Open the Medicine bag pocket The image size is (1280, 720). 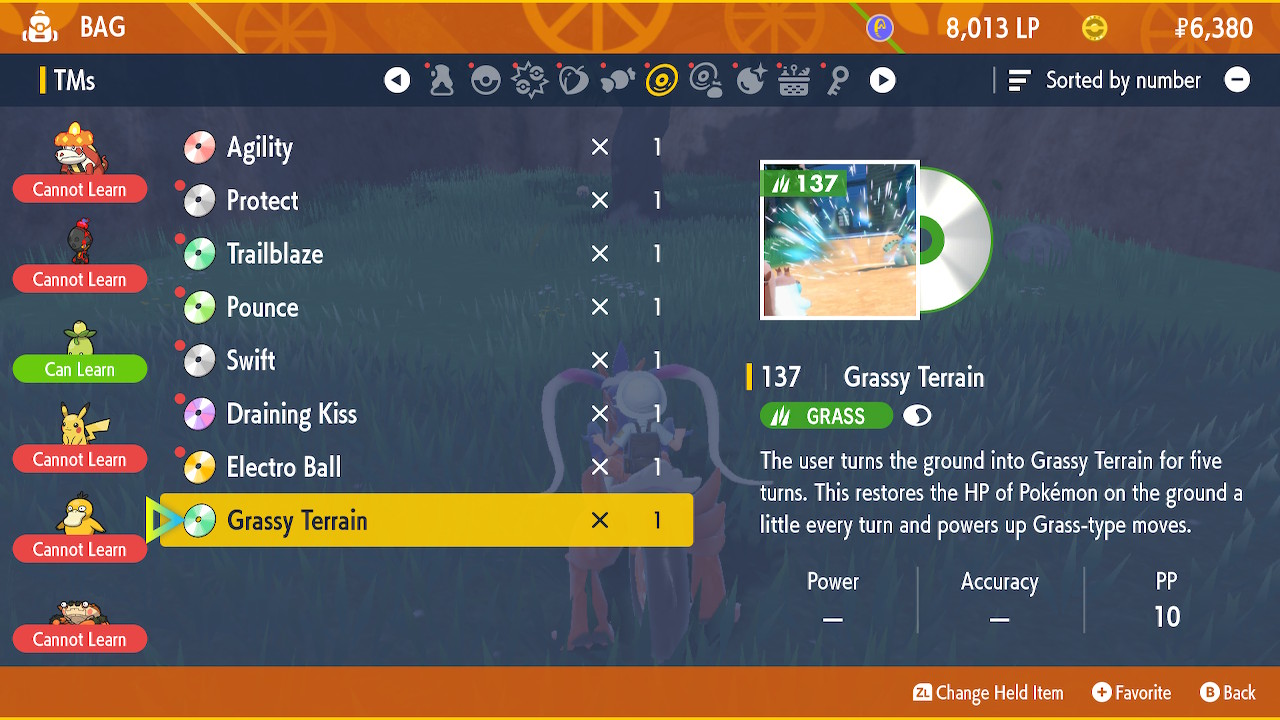[x=441, y=79]
